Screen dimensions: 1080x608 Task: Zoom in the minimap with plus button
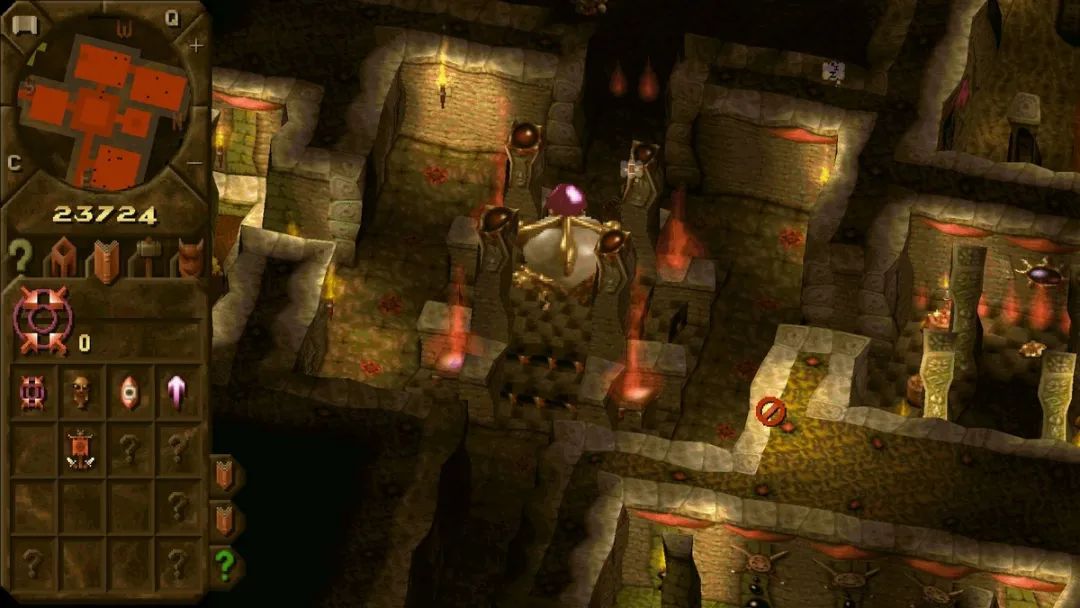point(196,46)
